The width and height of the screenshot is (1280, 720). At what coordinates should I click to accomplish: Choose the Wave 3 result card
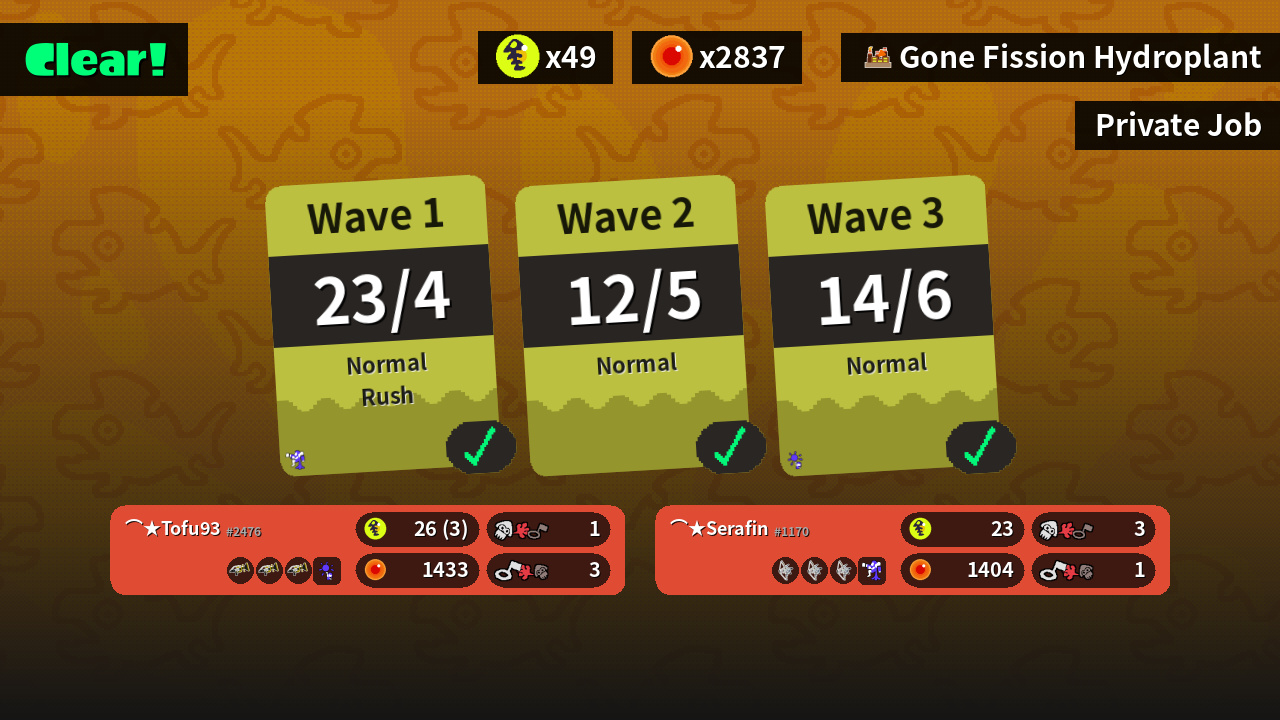pos(882,325)
